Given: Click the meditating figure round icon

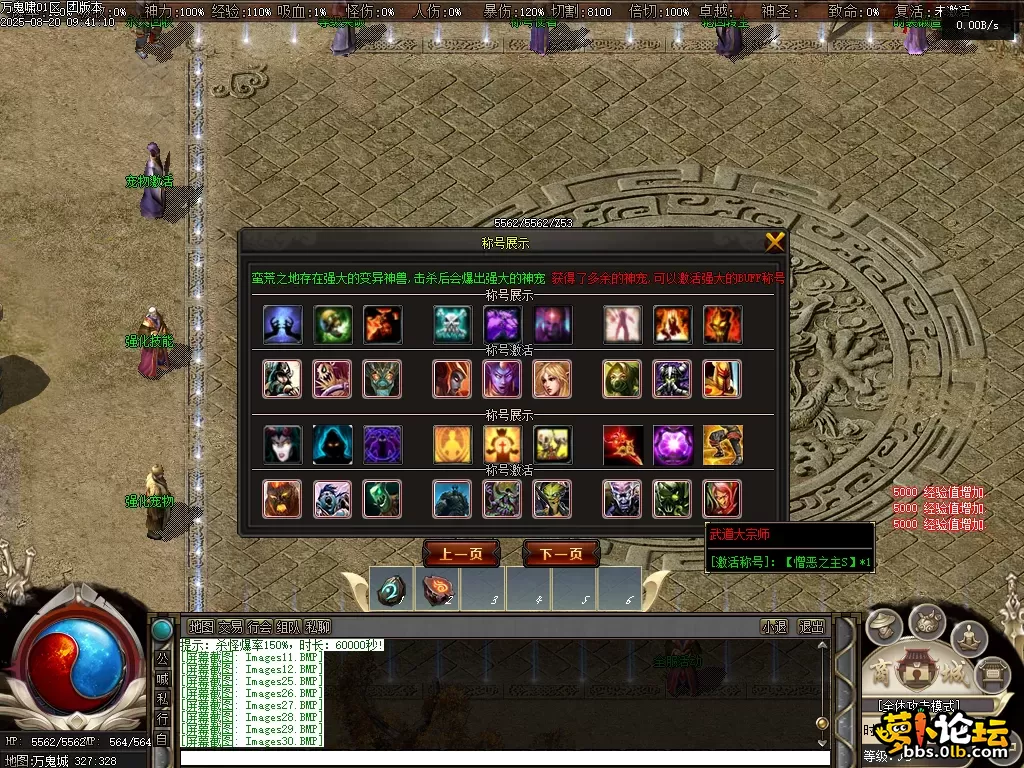Looking at the screenshot, I should coord(968,635).
